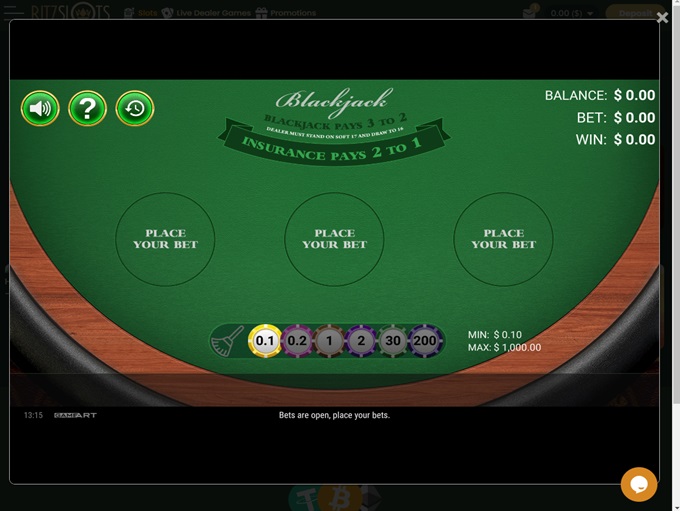
Task: Select the 2 value chip
Action: [361, 341]
